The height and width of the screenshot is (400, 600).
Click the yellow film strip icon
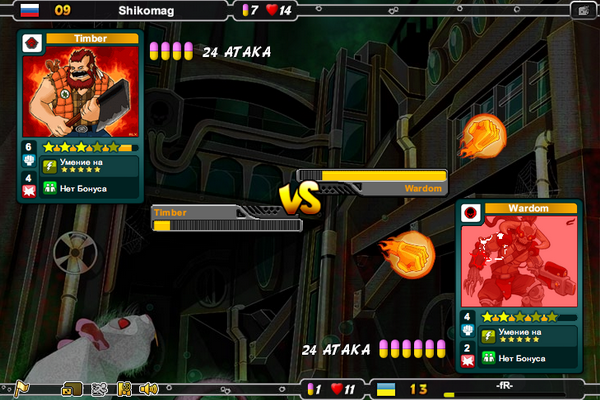click(x=124, y=389)
